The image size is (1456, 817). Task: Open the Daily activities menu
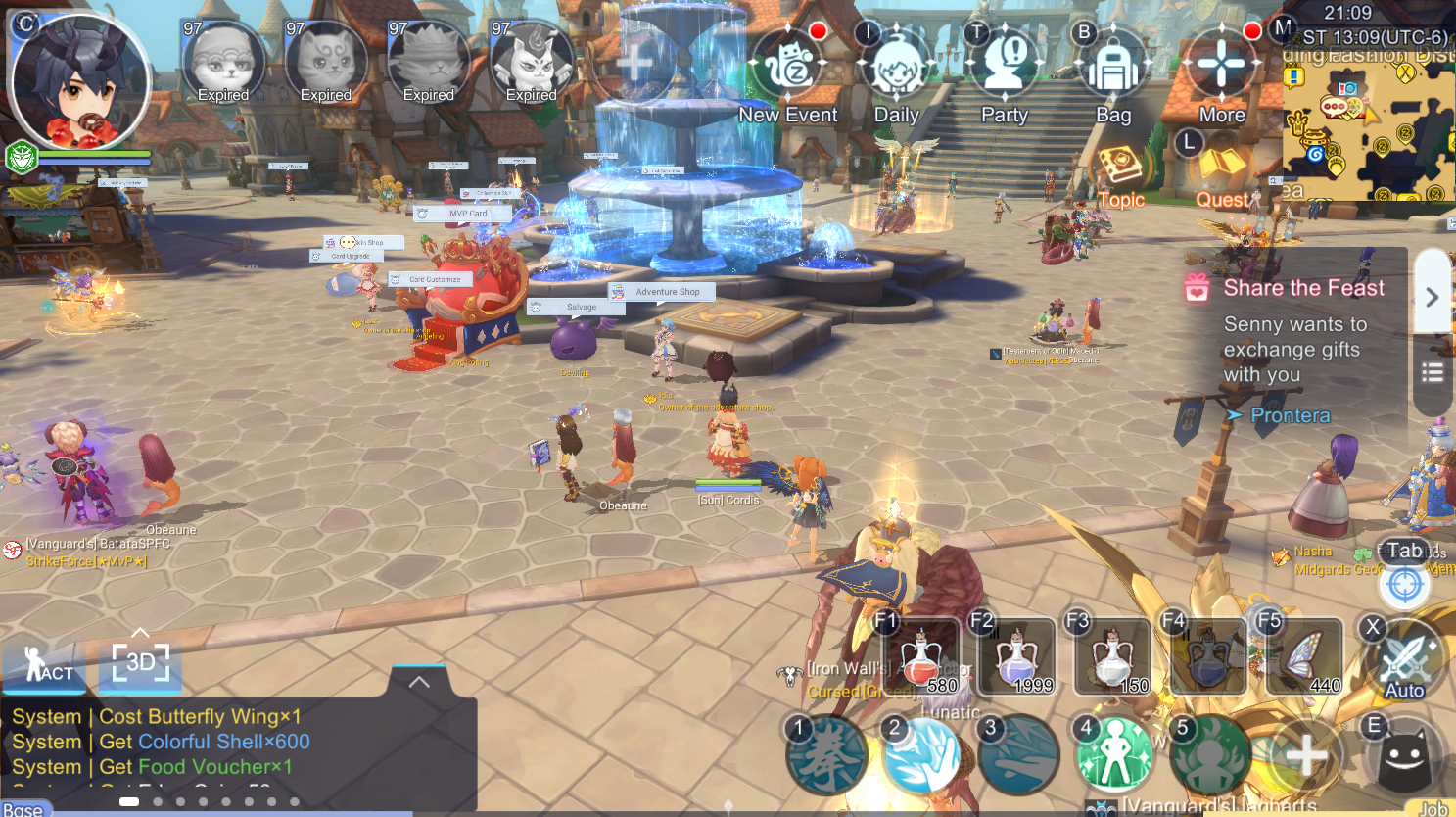[896, 71]
